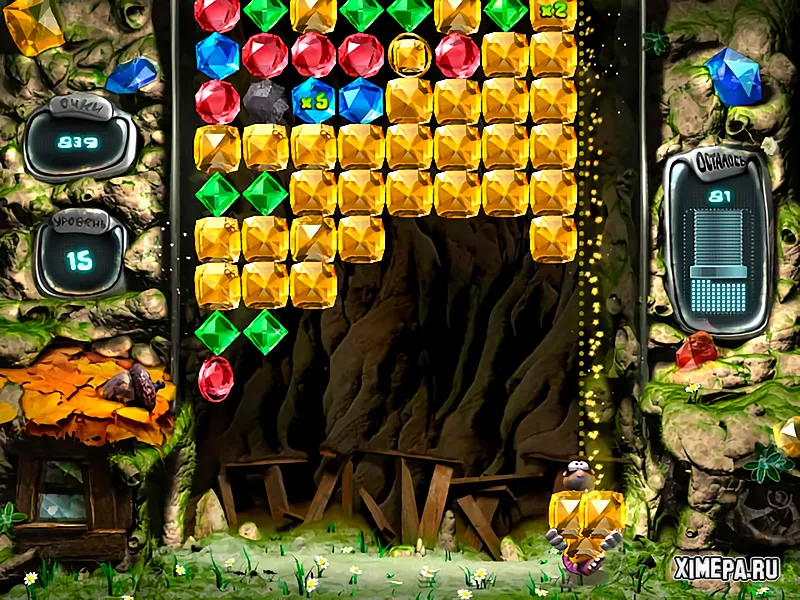Click the blue gem marked x5
The width and height of the screenshot is (800, 600).
[x=313, y=101]
